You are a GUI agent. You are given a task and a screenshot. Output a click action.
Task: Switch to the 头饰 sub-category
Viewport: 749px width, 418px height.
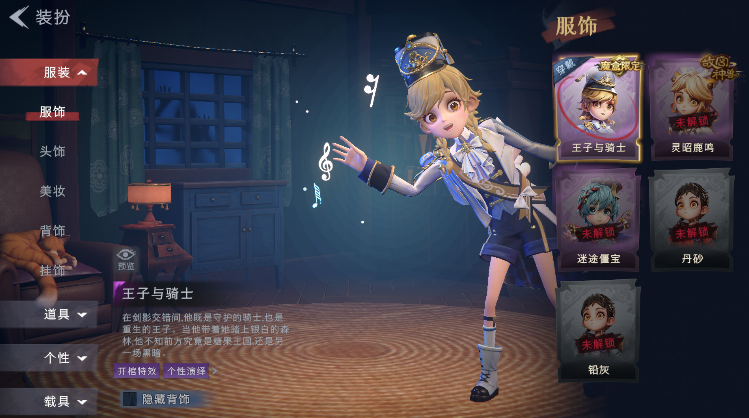(53, 151)
